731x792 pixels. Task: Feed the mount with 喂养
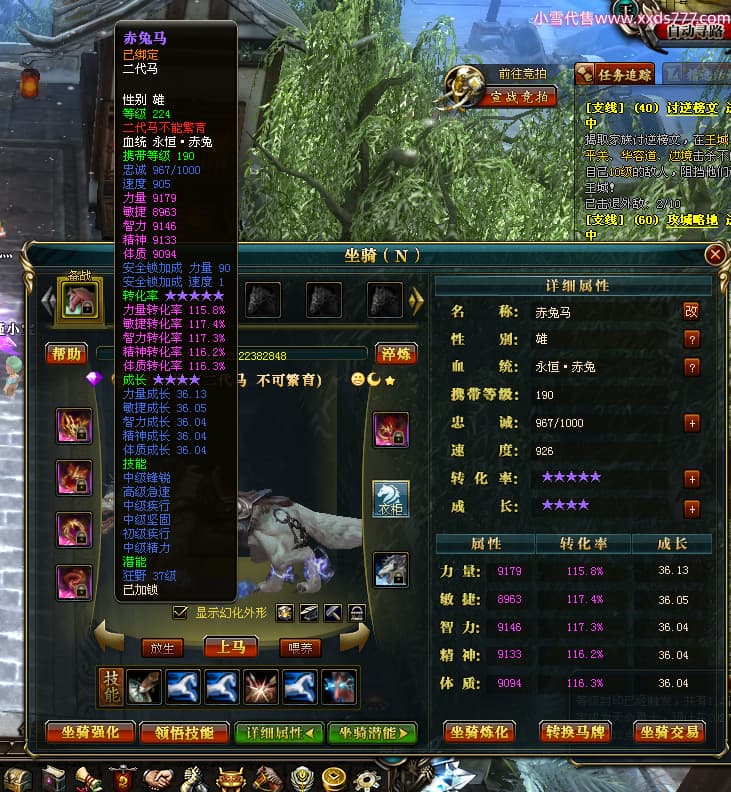(299, 647)
